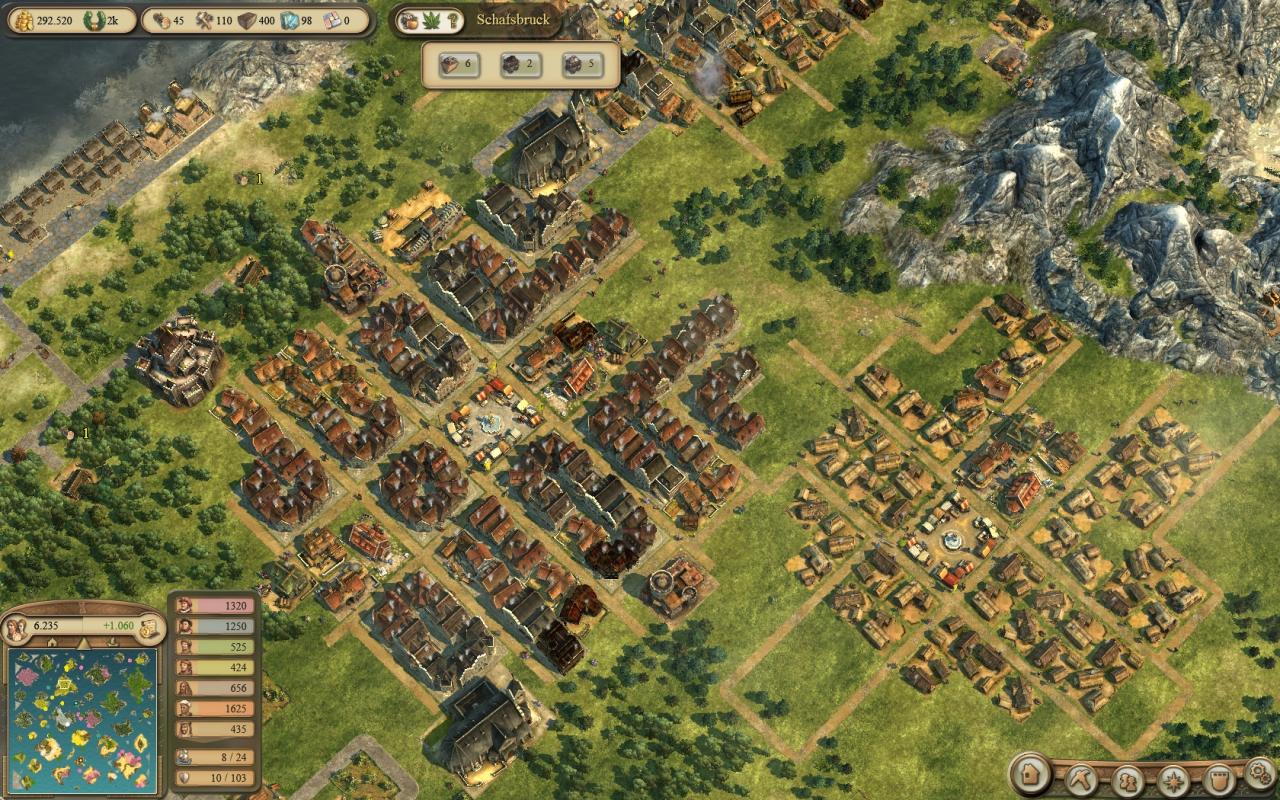Screen dimensions: 1280x800
Task: Click the inhabitants portrait icon
Action: tap(17, 629)
